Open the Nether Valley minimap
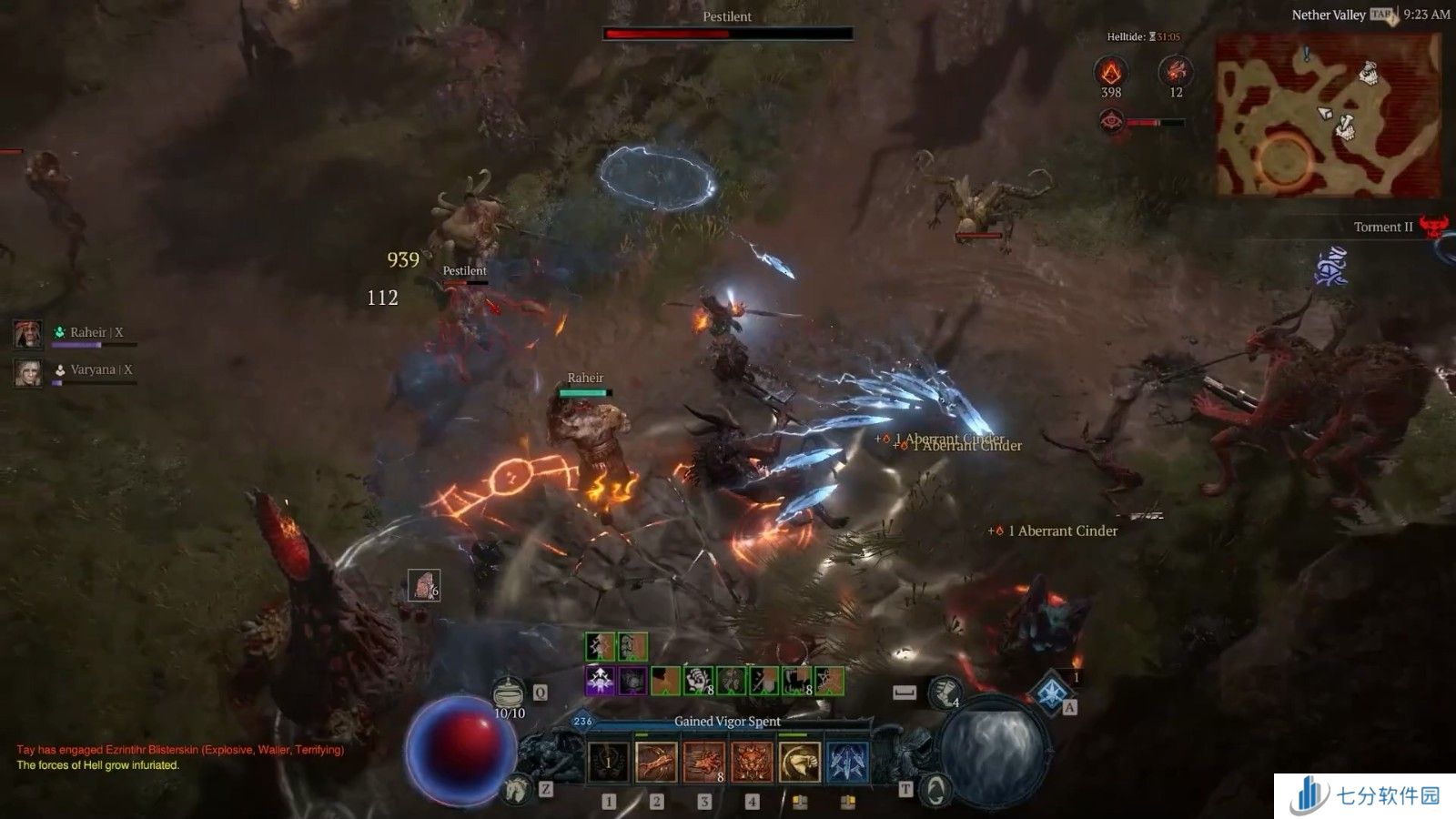The height and width of the screenshot is (819, 1456). 1328,116
